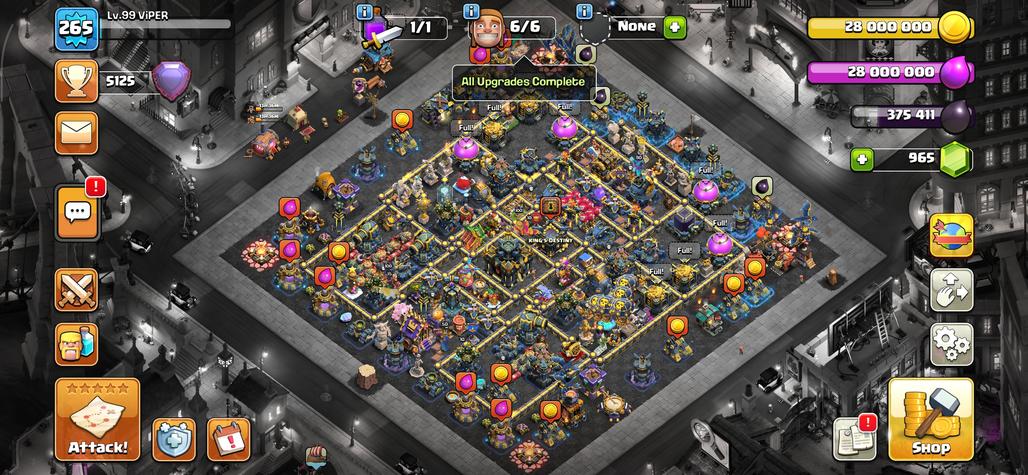Open the settings gears menu
This screenshot has width=1028, height=475.
pos(952,343)
